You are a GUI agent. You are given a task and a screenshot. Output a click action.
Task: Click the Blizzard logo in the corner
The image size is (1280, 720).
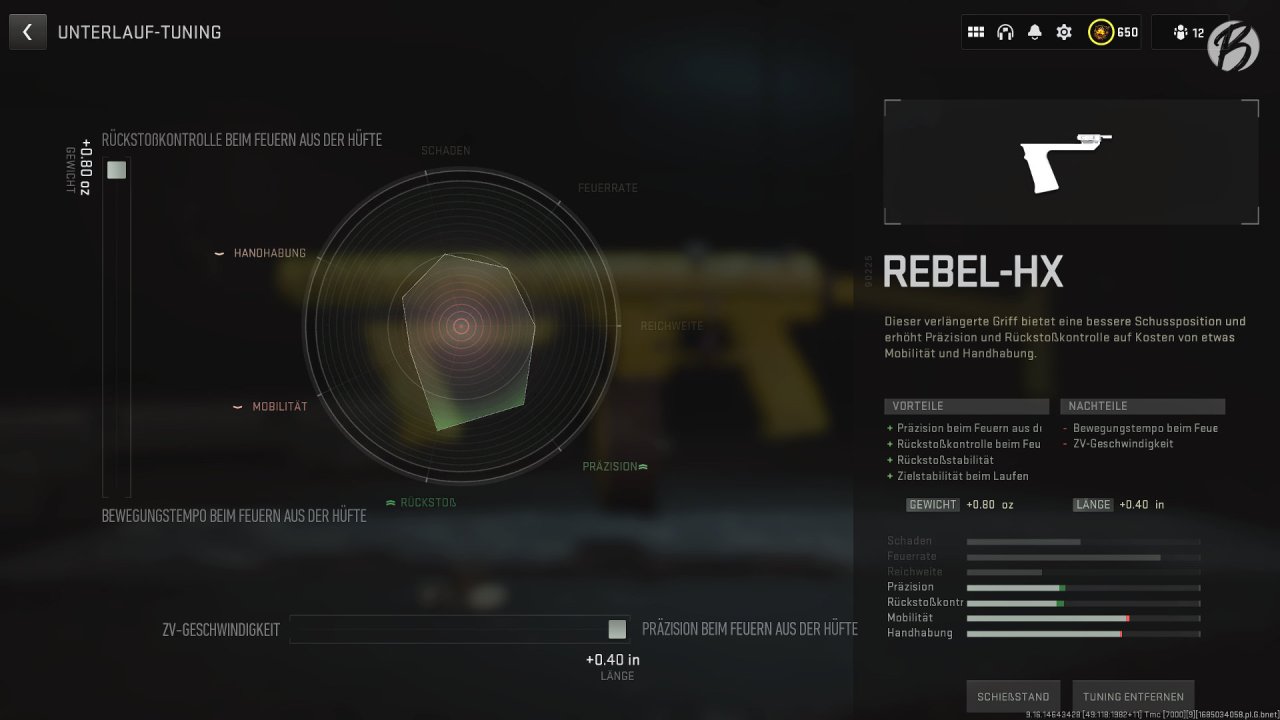pyautogui.click(x=1233, y=45)
